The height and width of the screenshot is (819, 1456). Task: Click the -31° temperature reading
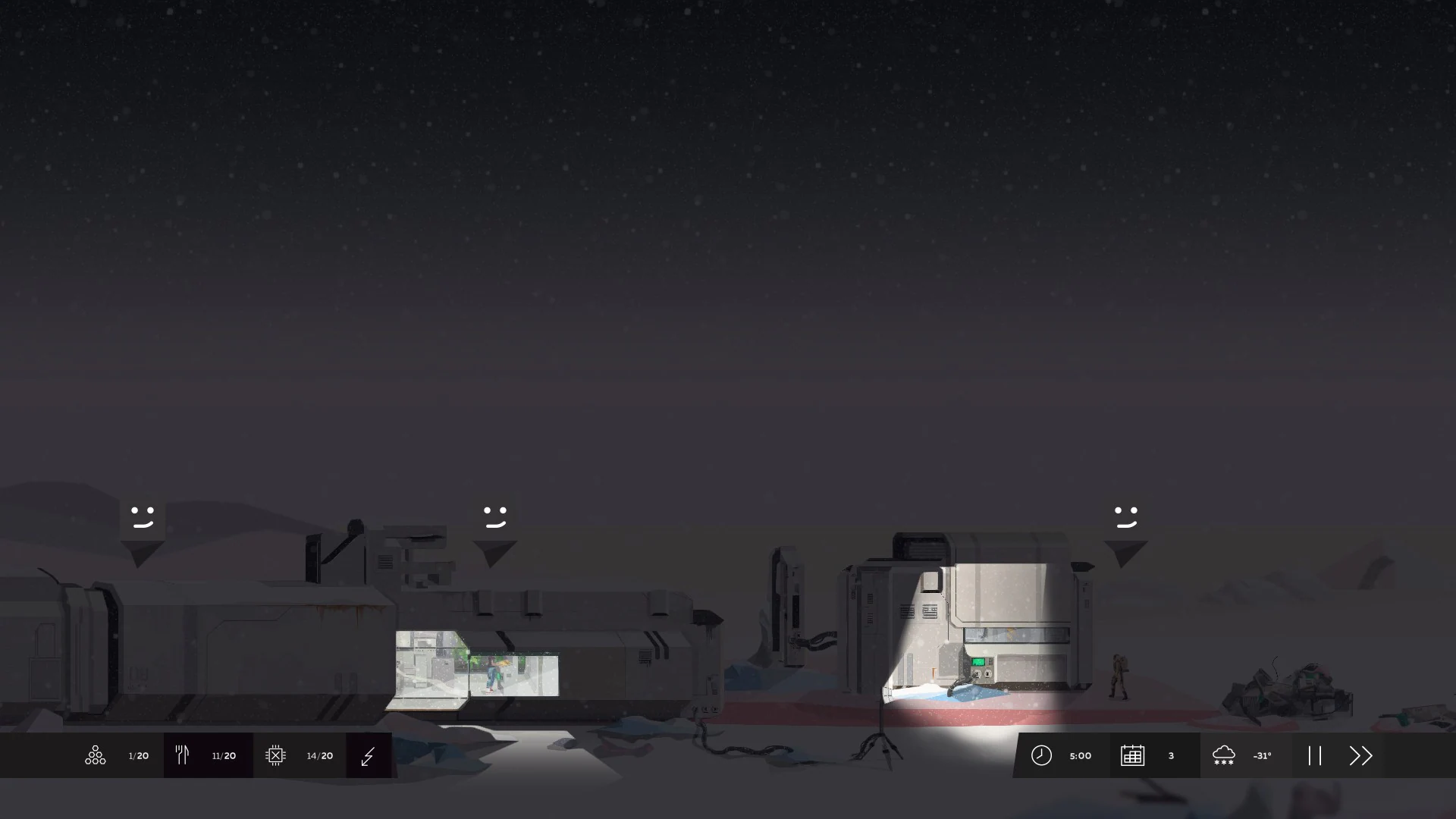(1262, 755)
